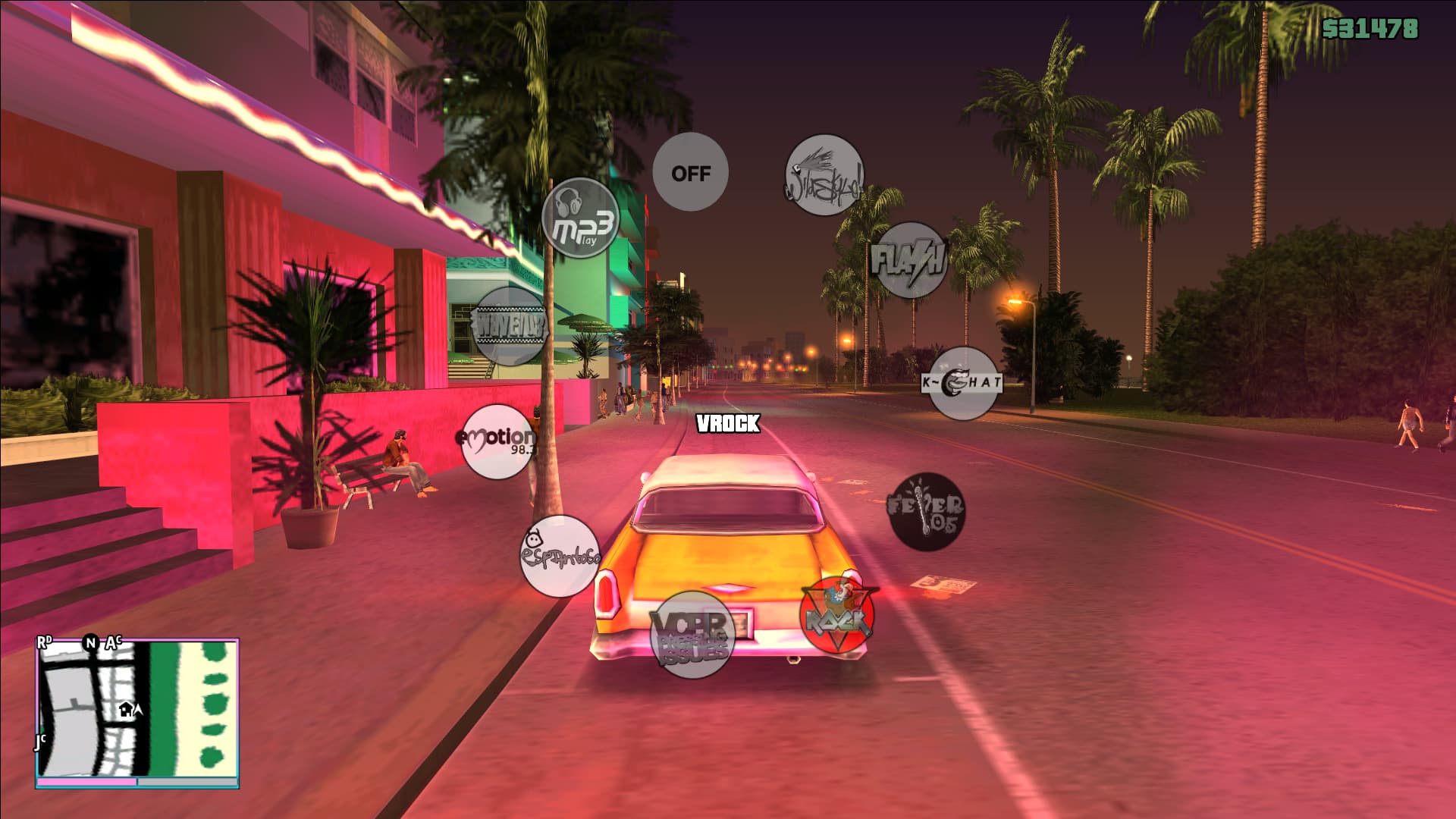This screenshot has height=819, width=1456.
Task: Select the MP3 Player station
Action: point(581,218)
